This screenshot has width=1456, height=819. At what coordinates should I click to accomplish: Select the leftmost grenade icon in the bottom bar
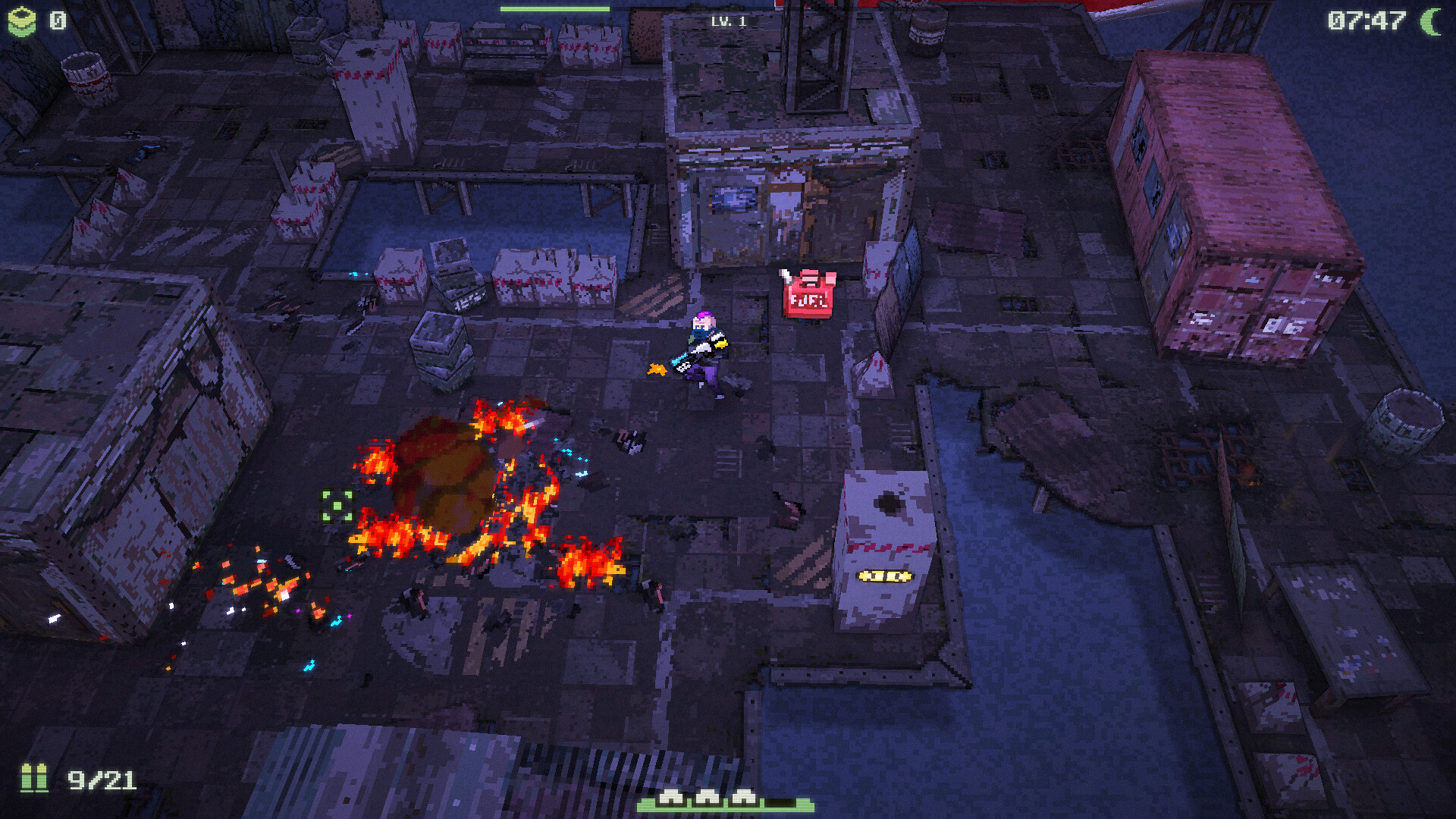(670, 798)
